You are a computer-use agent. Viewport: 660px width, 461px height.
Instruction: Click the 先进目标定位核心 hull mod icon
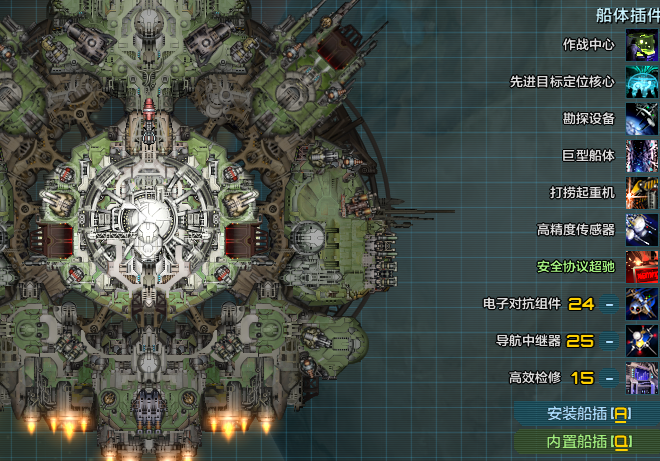(x=641, y=82)
